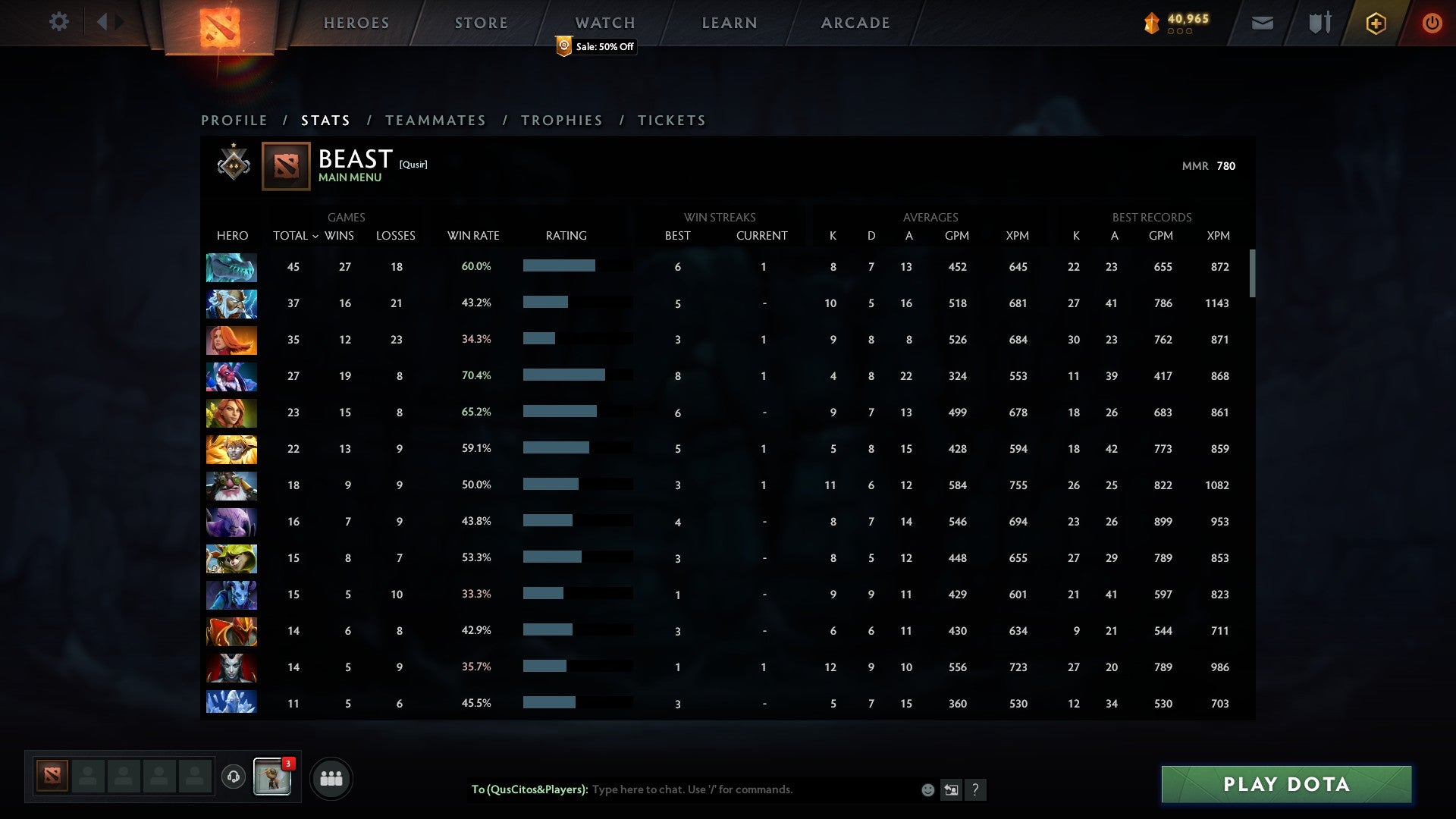Click the shards currency icon showing 40,965
This screenshot has width=1456, height=819.
click(x=1153, y=23)
